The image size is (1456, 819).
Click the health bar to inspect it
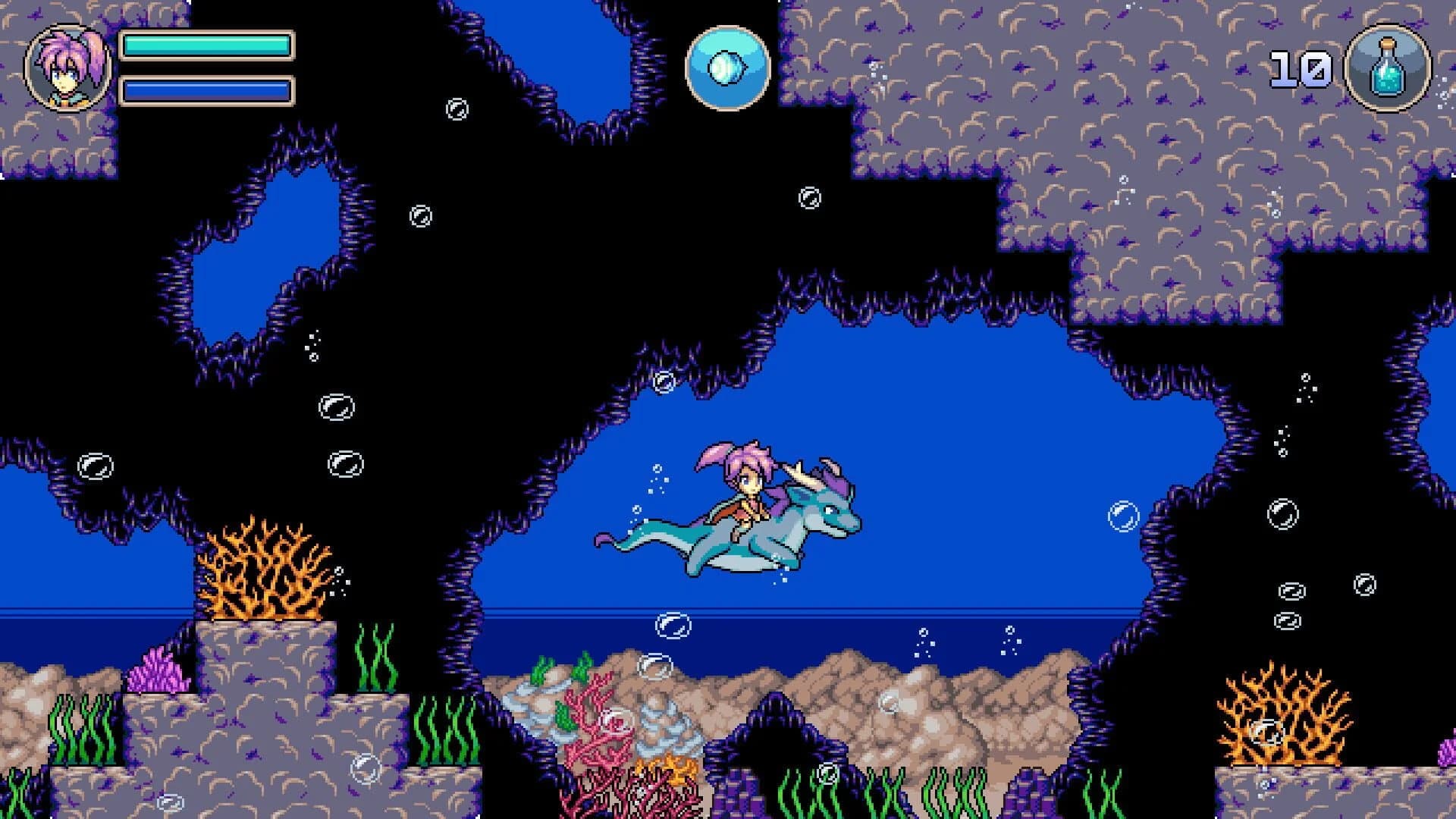[x=205, y=47]
